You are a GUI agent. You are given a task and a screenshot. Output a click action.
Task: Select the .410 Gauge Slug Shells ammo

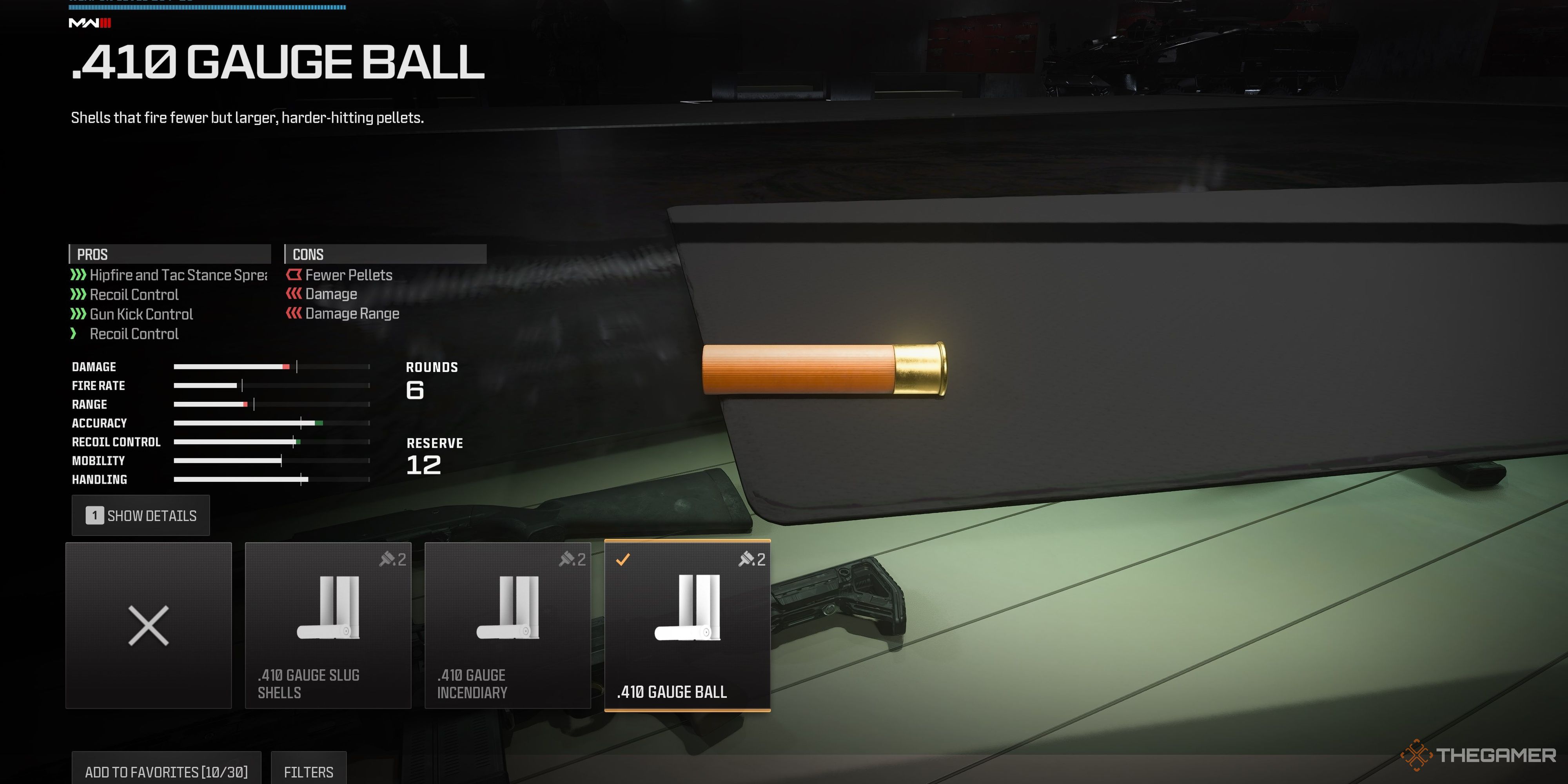[327, 625]
